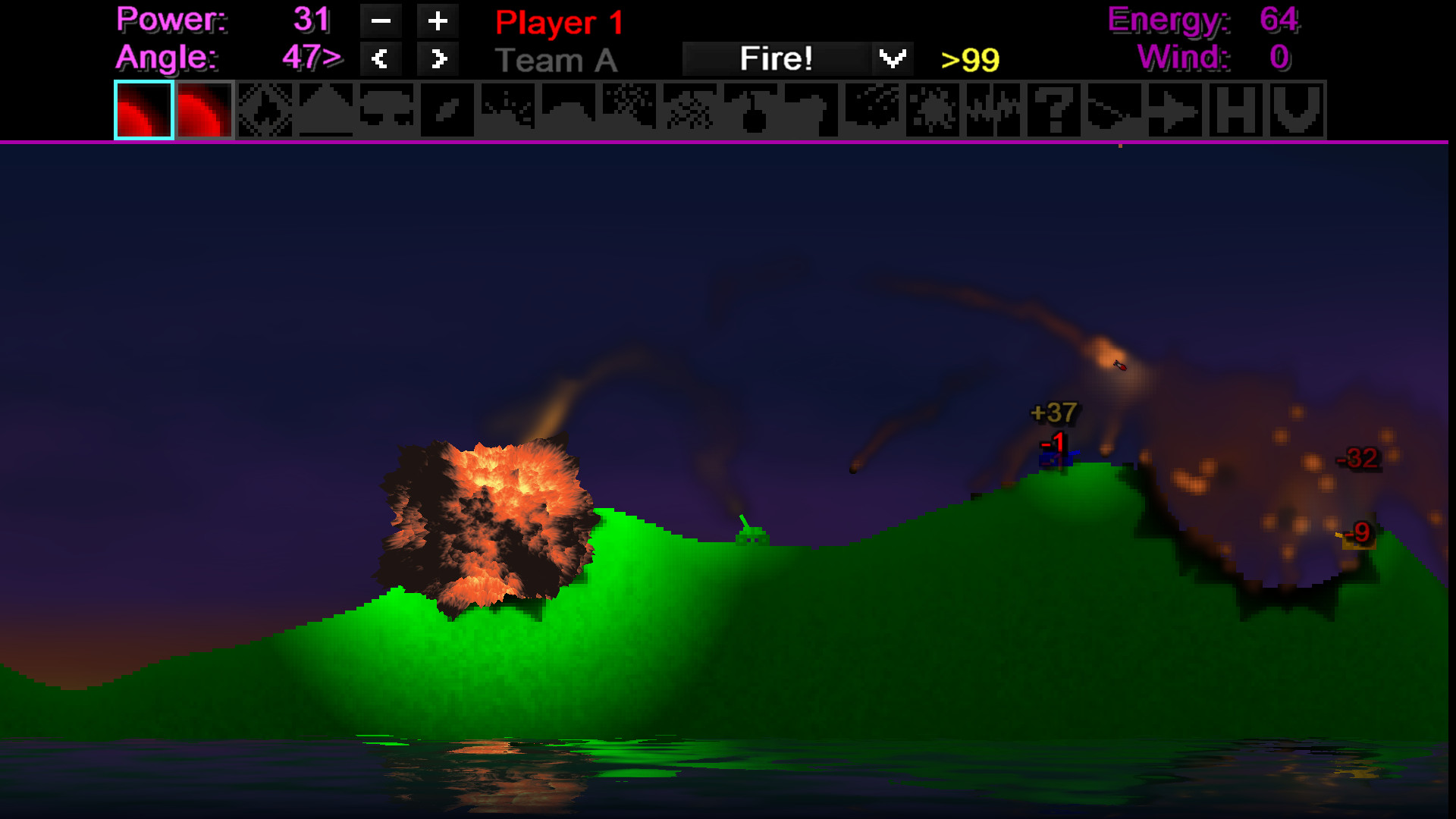
Task: Increase Power with the plus button
Action: (438, 21)
